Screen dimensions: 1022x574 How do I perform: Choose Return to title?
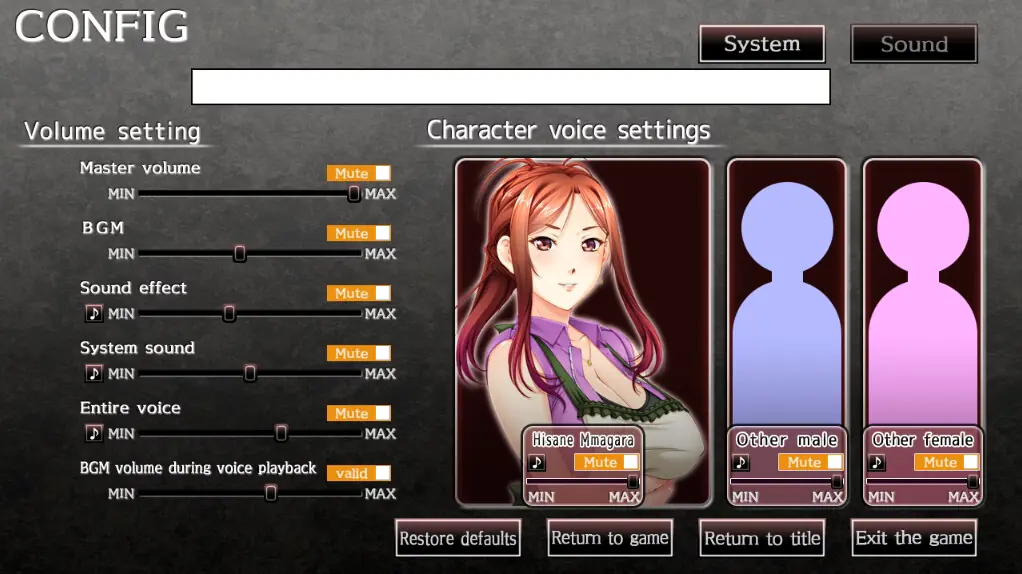(x=762, y=538)
